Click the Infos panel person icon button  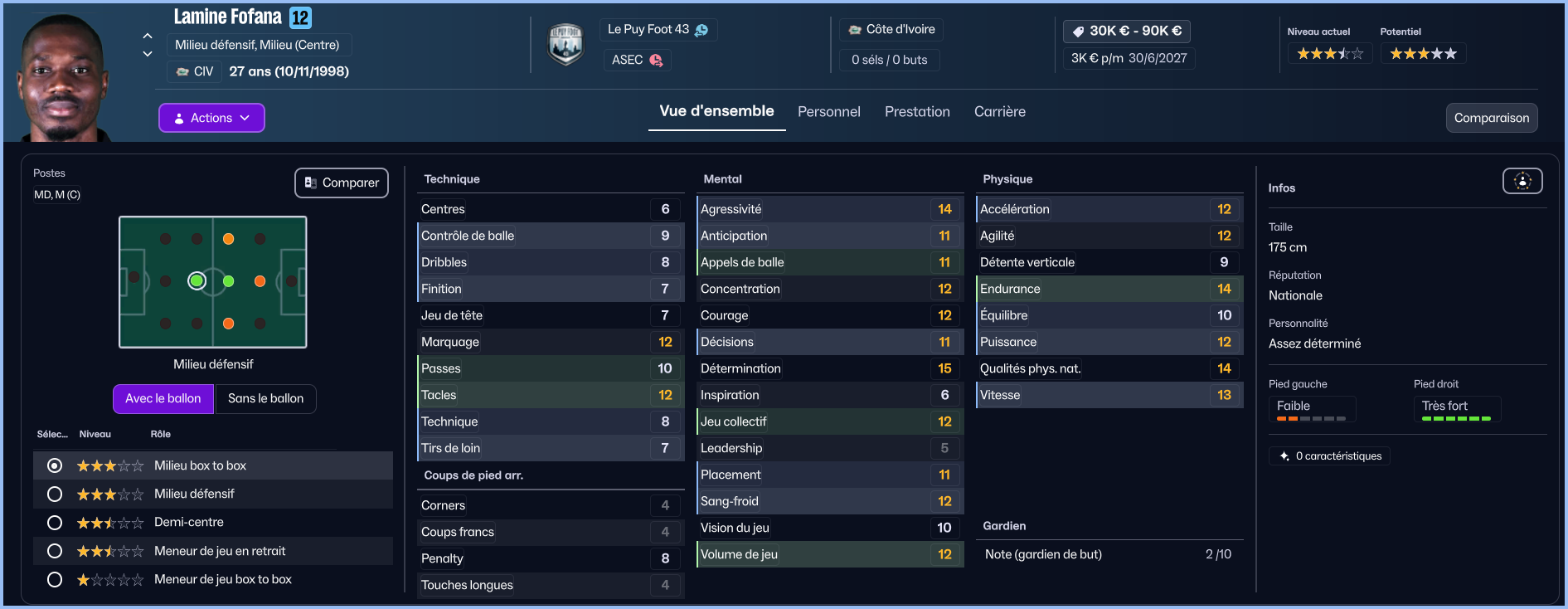tap(1522, 181)
